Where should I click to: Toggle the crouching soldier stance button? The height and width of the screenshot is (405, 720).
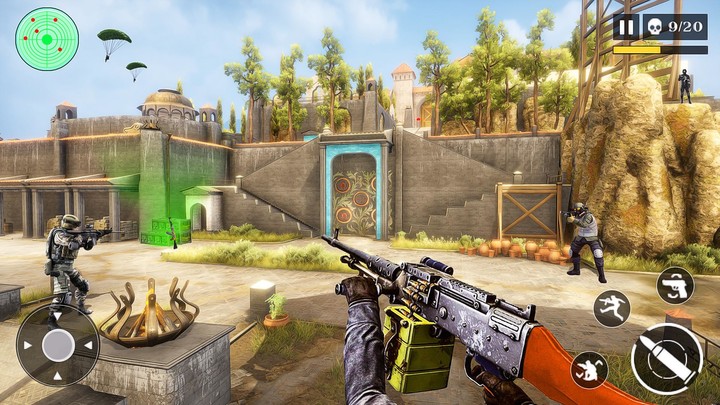point(589,370)
